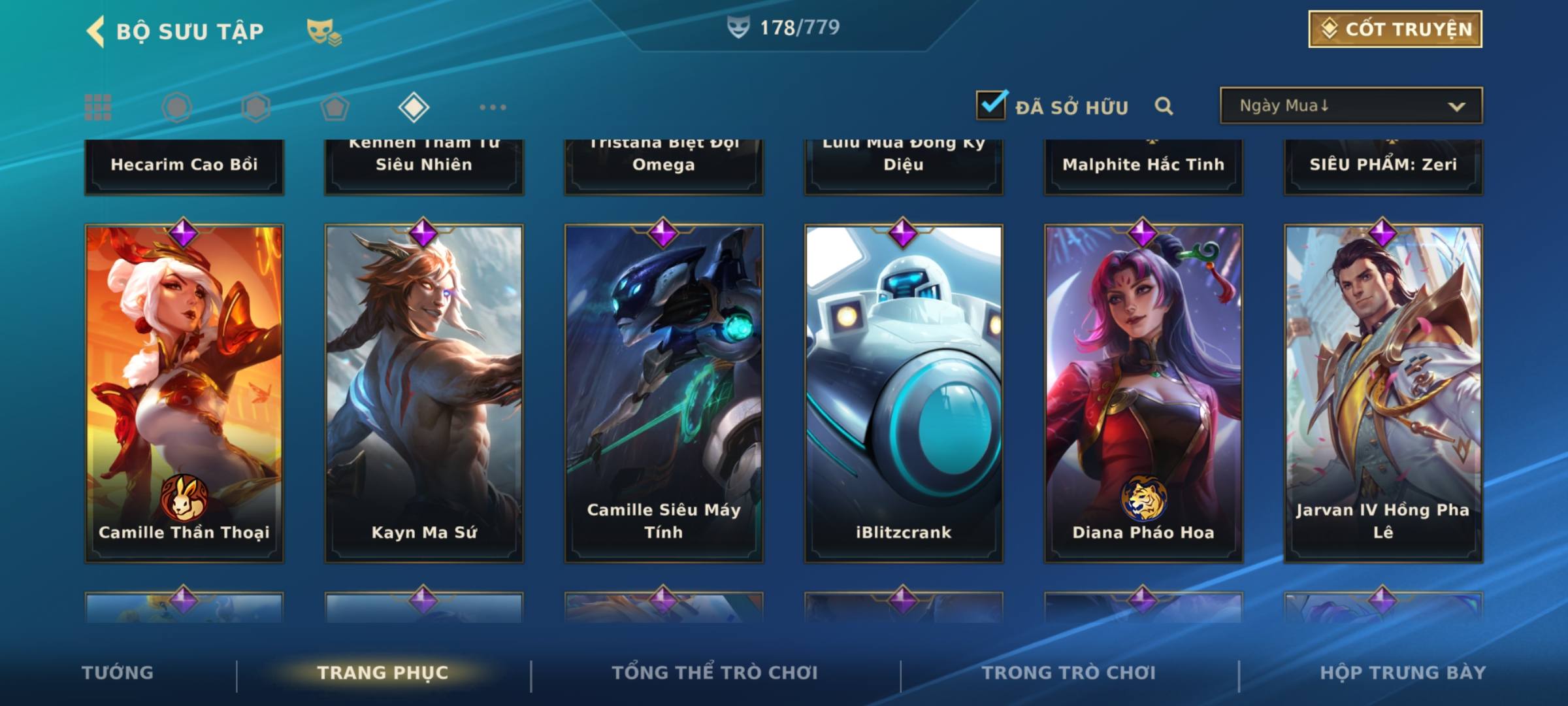Select the Camille Thần Thoại skin card
Screen dimensions: 1568x706
pyautogui.click(x=184, y=394)
